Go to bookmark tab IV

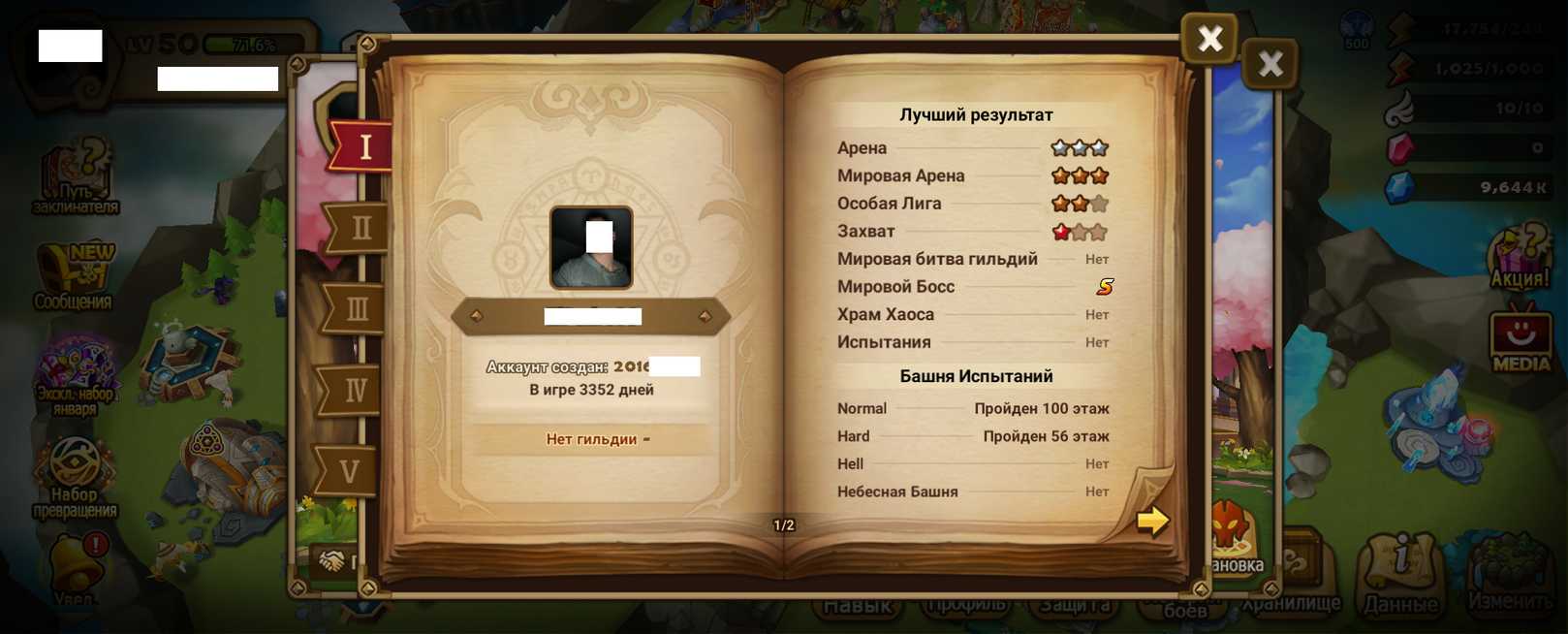click(354, 390)
